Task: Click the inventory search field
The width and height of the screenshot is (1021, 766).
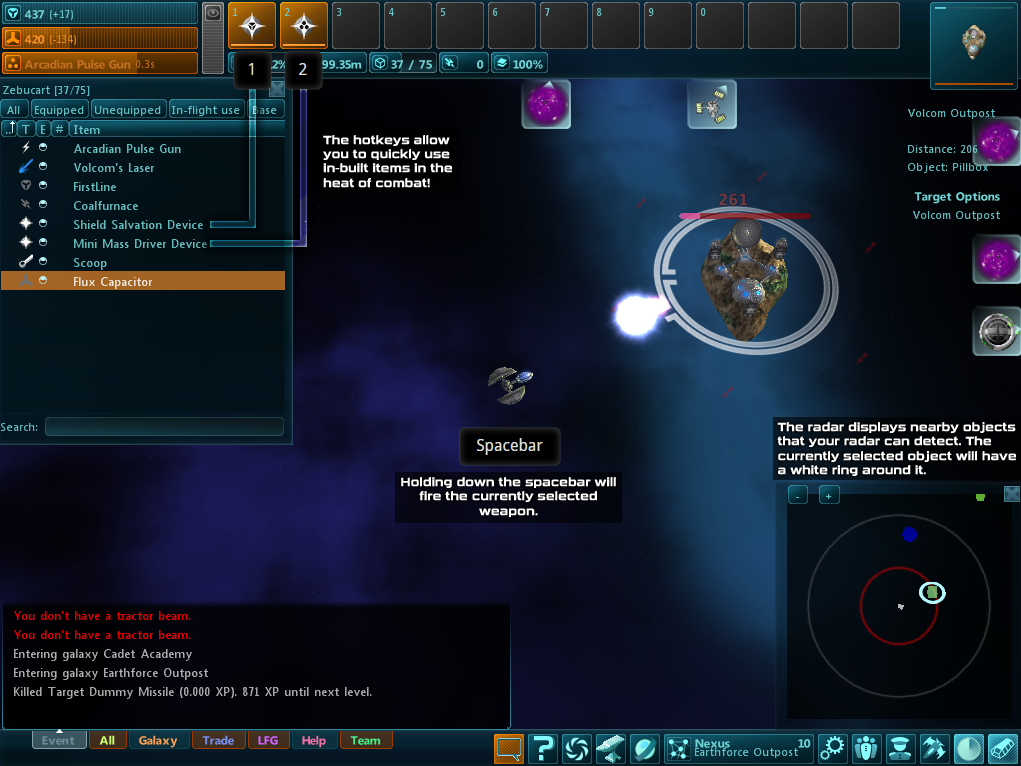Action: (164, 427)
